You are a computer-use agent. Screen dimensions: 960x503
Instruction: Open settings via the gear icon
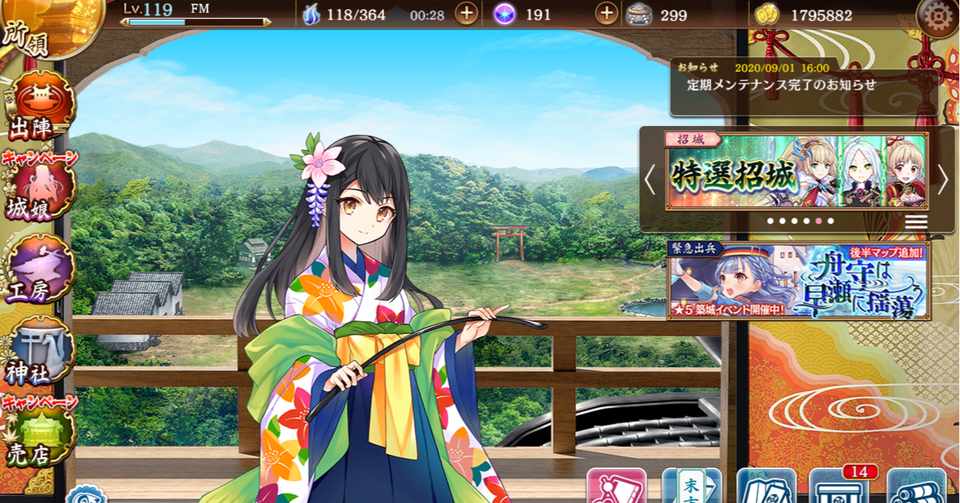tap(936, 16)
